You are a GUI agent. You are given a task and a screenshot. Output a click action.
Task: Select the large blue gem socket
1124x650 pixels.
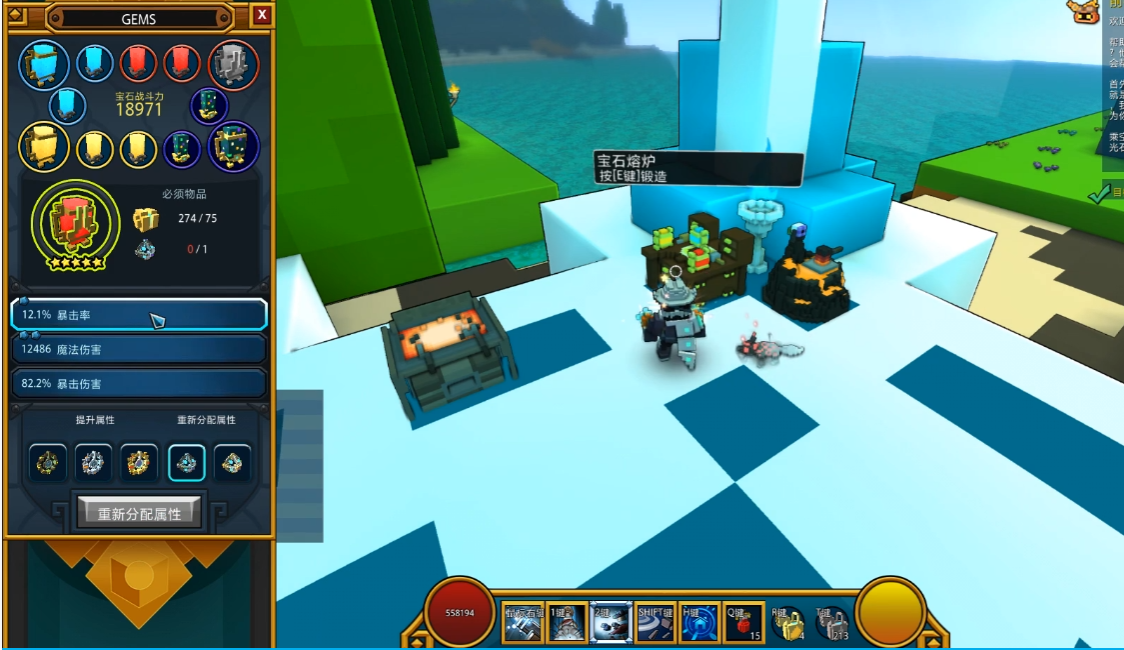(x=44, y=64)
